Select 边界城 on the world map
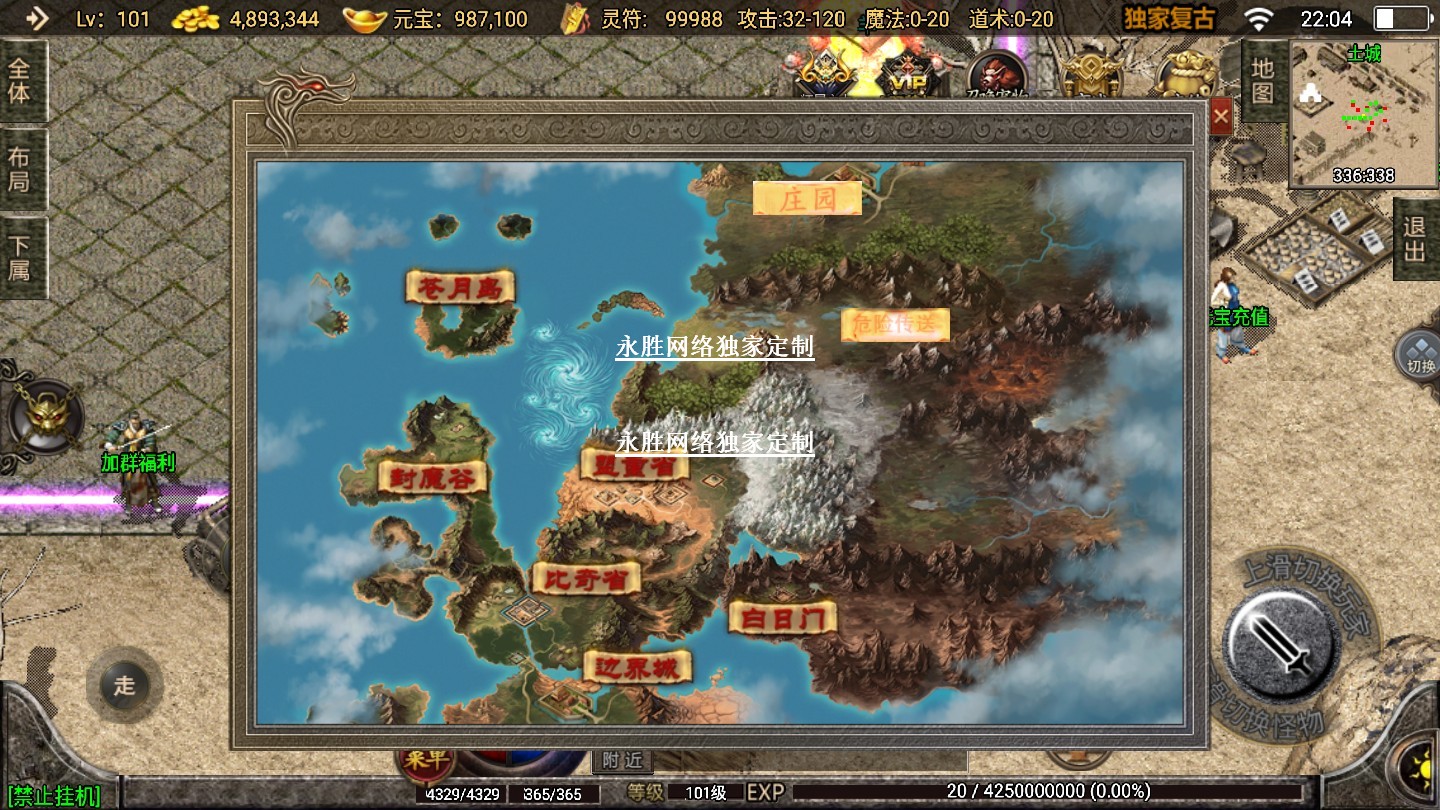 (637, 667)
